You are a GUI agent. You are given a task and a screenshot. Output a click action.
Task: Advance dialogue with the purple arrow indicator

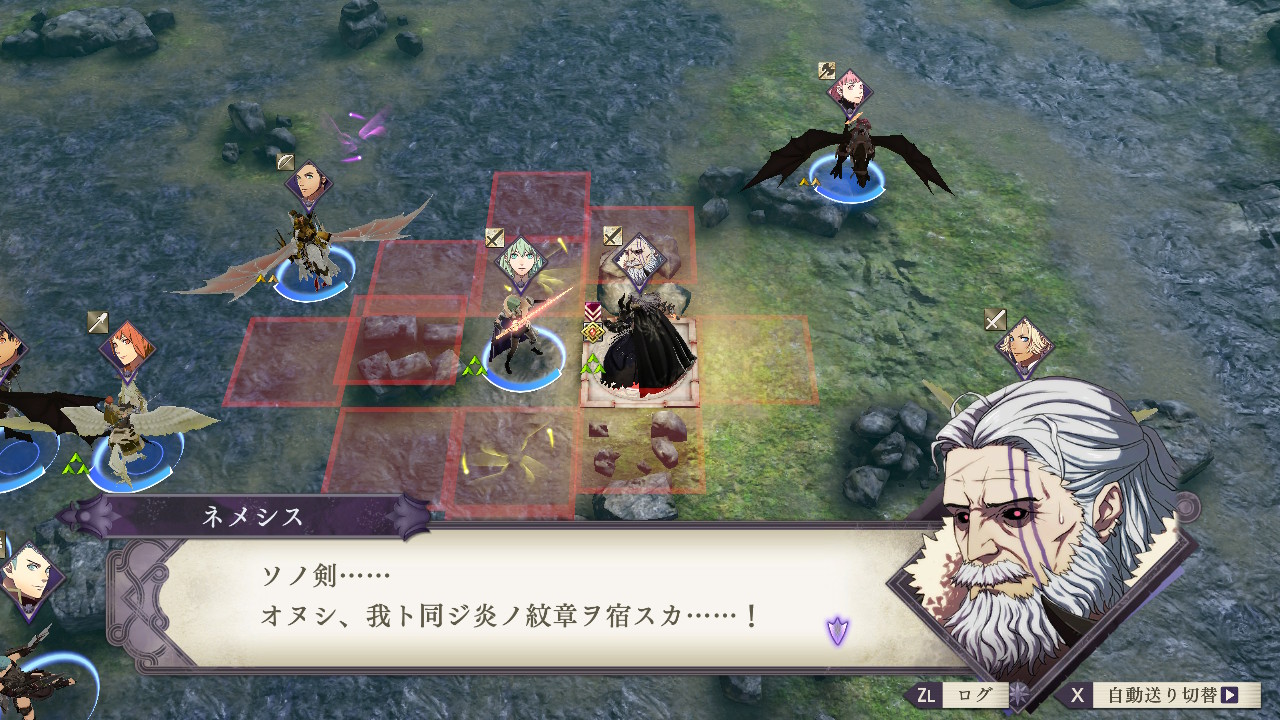click(837, 630)
